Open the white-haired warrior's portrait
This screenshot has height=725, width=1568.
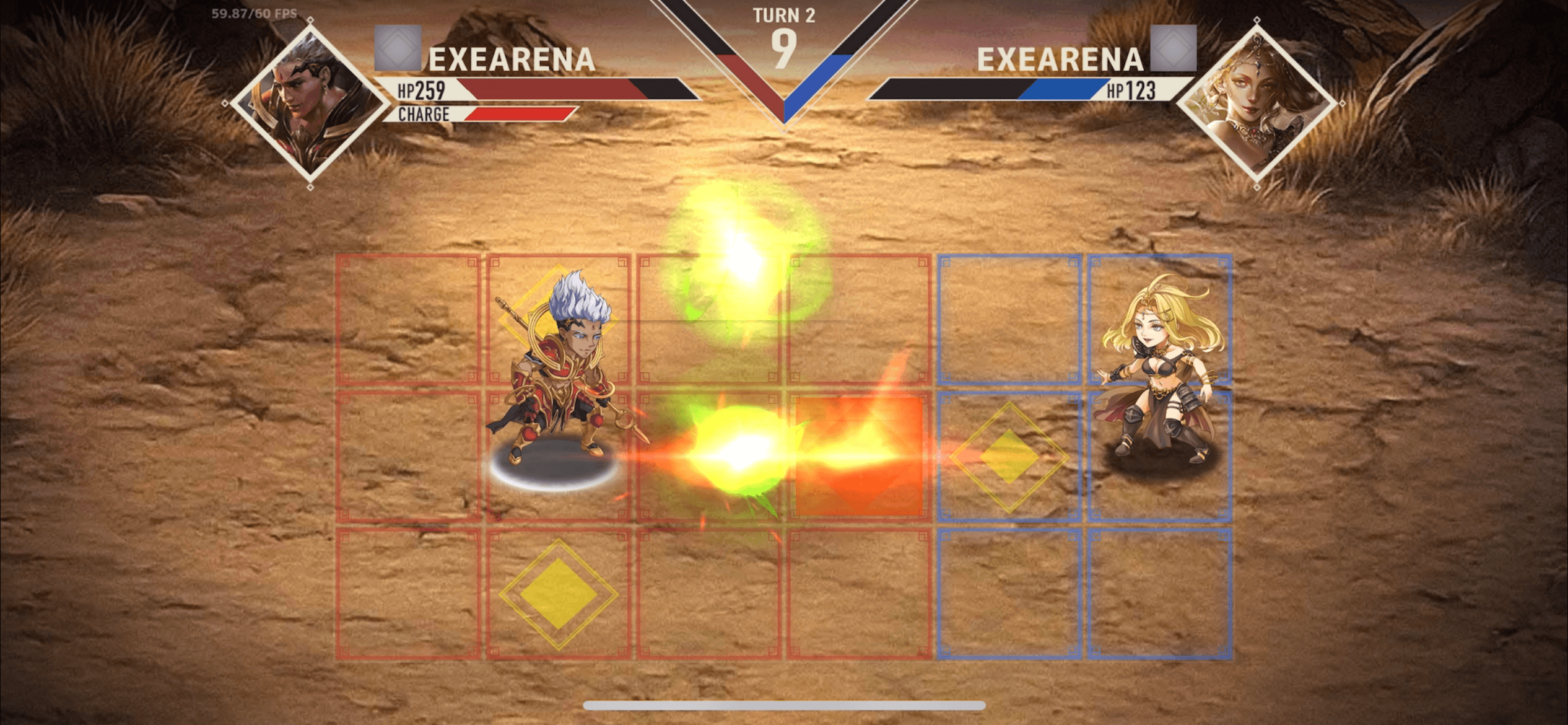point(310,103)
